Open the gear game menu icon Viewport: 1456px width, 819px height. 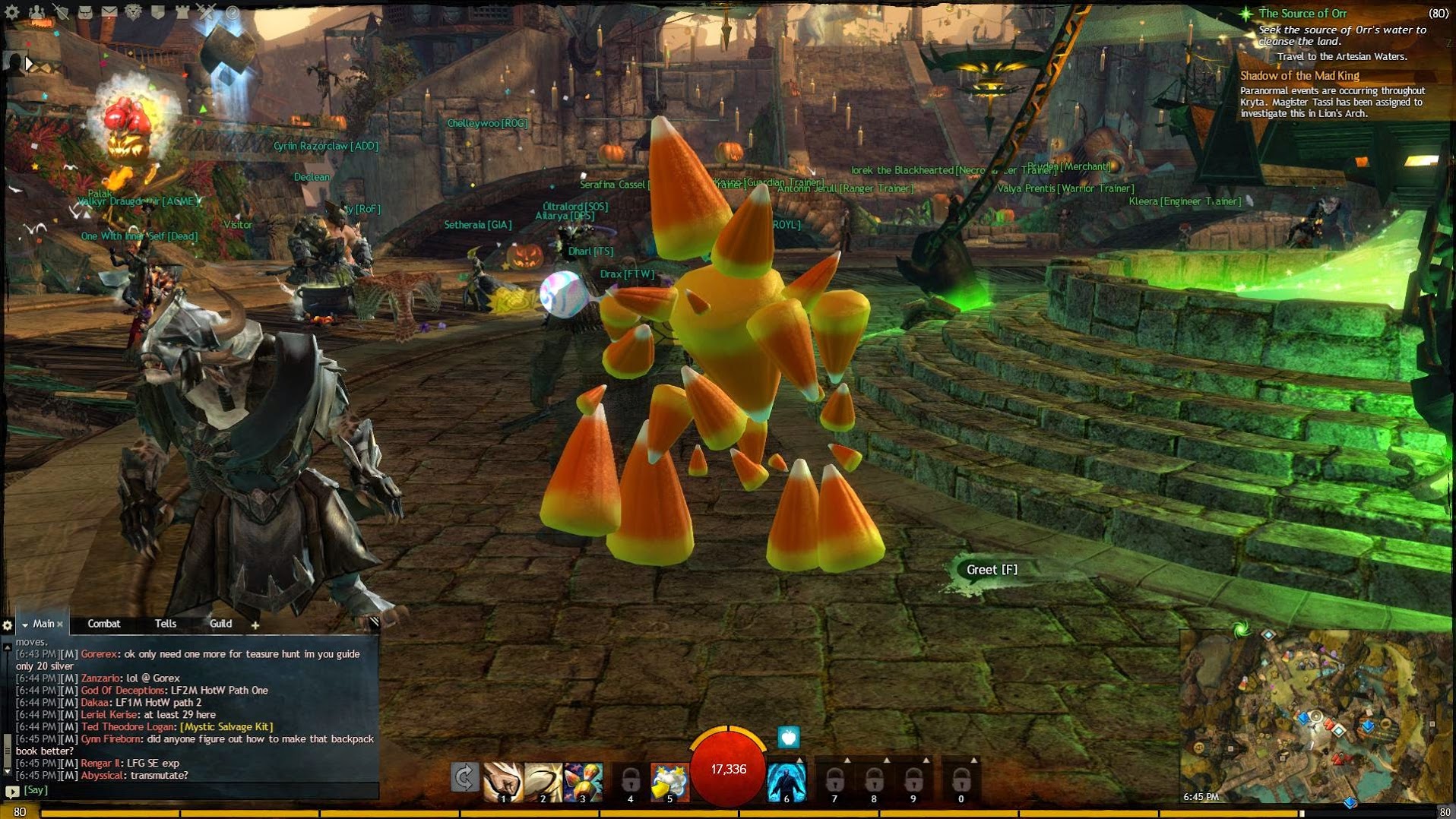(x=11, y=12)
